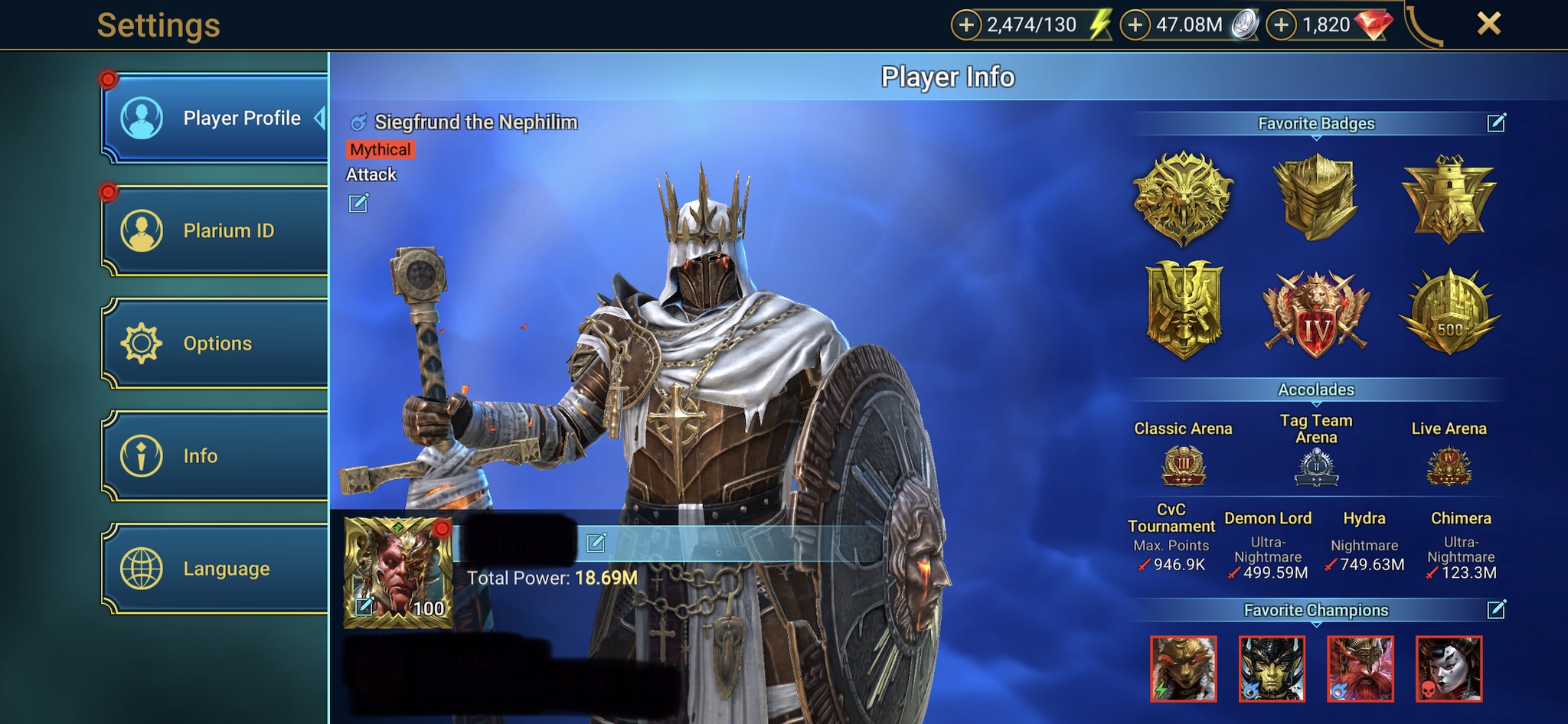Open the Player Profile section
Screen dimensions: 1568x724
coord(216,118)
